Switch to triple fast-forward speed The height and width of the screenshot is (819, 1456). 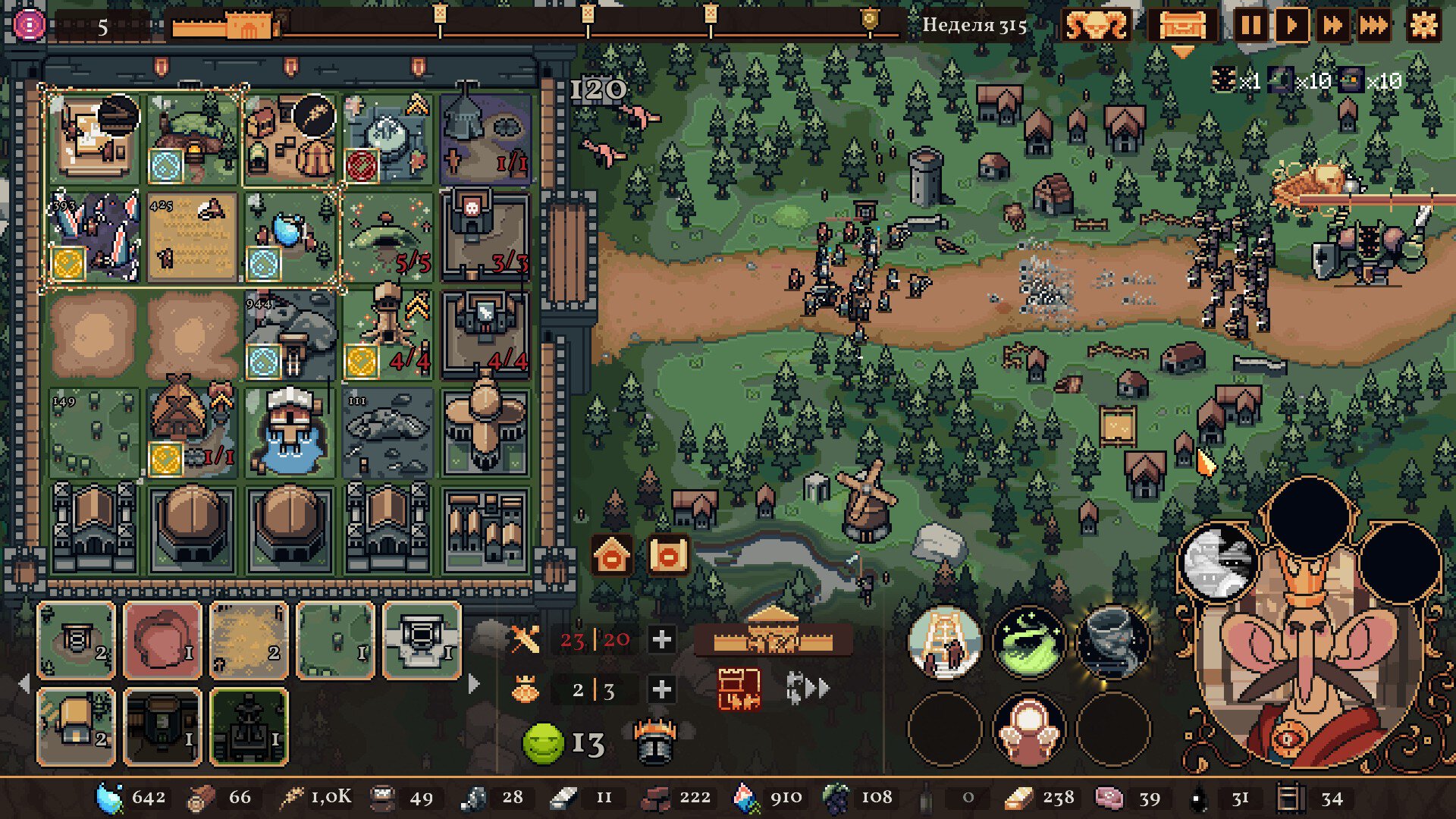point(1373,26)
